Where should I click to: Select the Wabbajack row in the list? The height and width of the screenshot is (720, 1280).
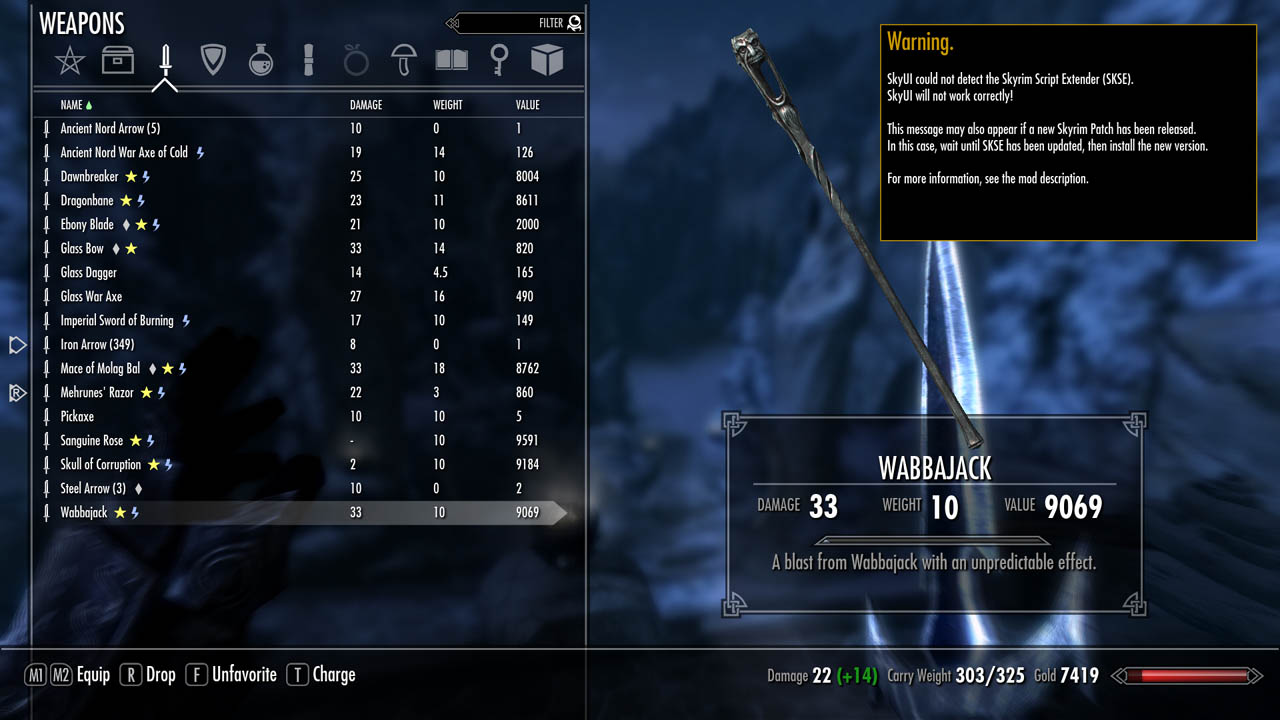coord(84,513)
